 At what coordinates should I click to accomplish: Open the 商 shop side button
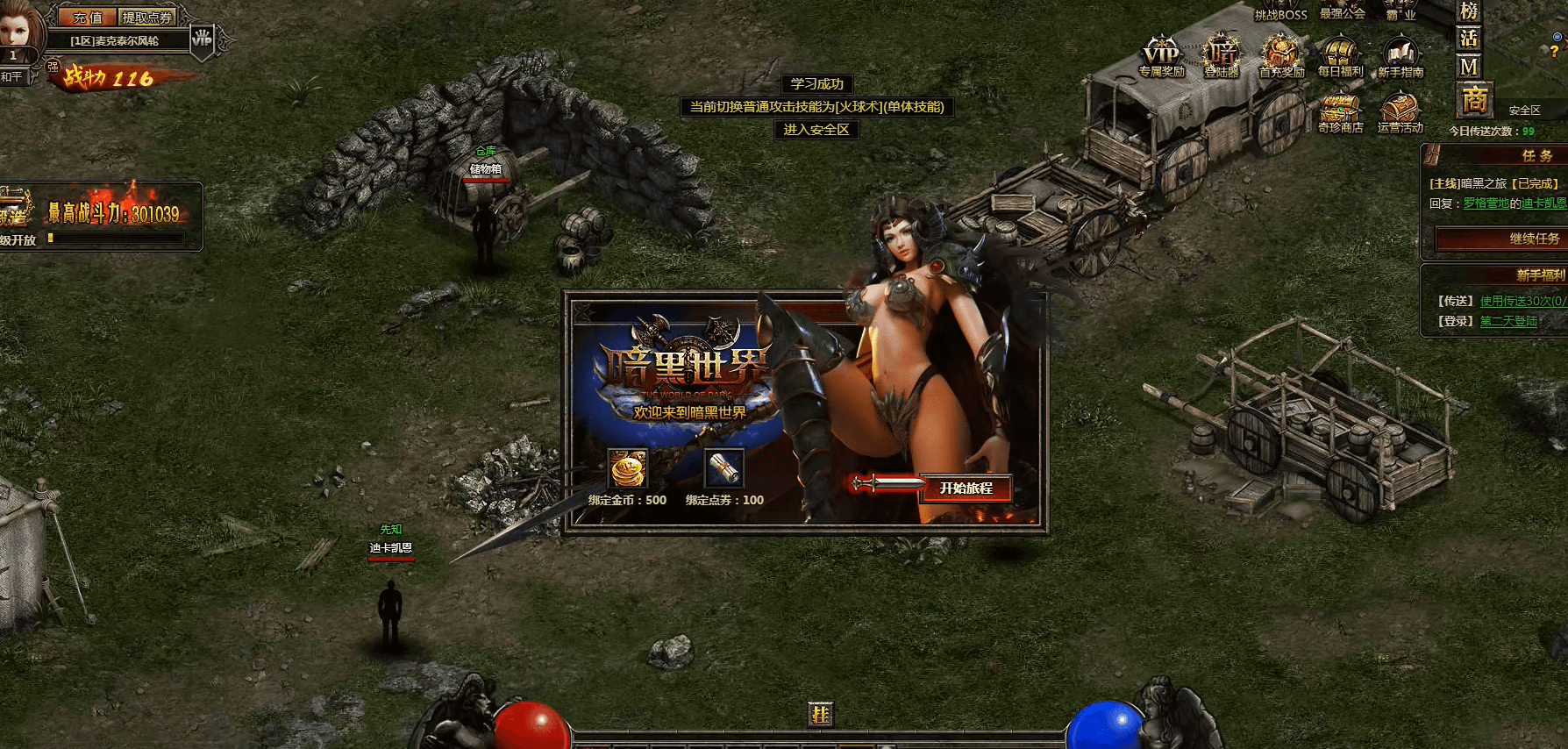click(1474, 100)
